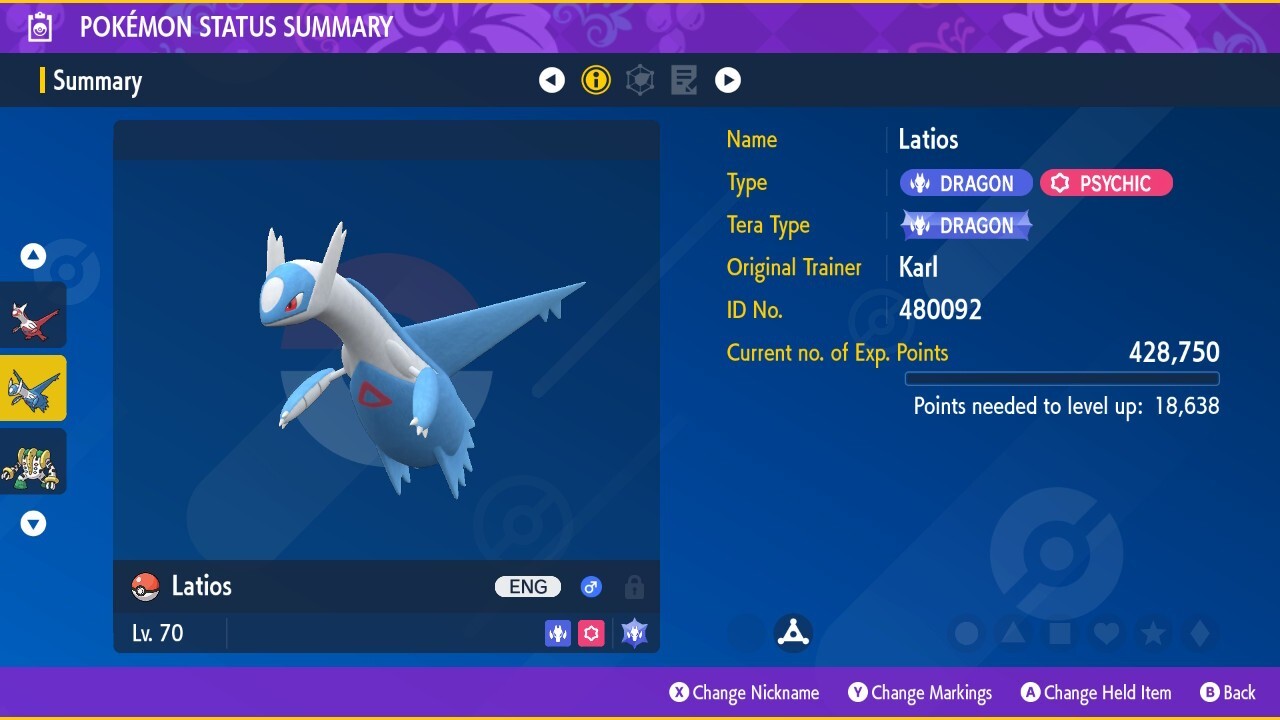The image size is (1280, 720).
Task: Click the left arrow to previous page
Action: [552, 80]
